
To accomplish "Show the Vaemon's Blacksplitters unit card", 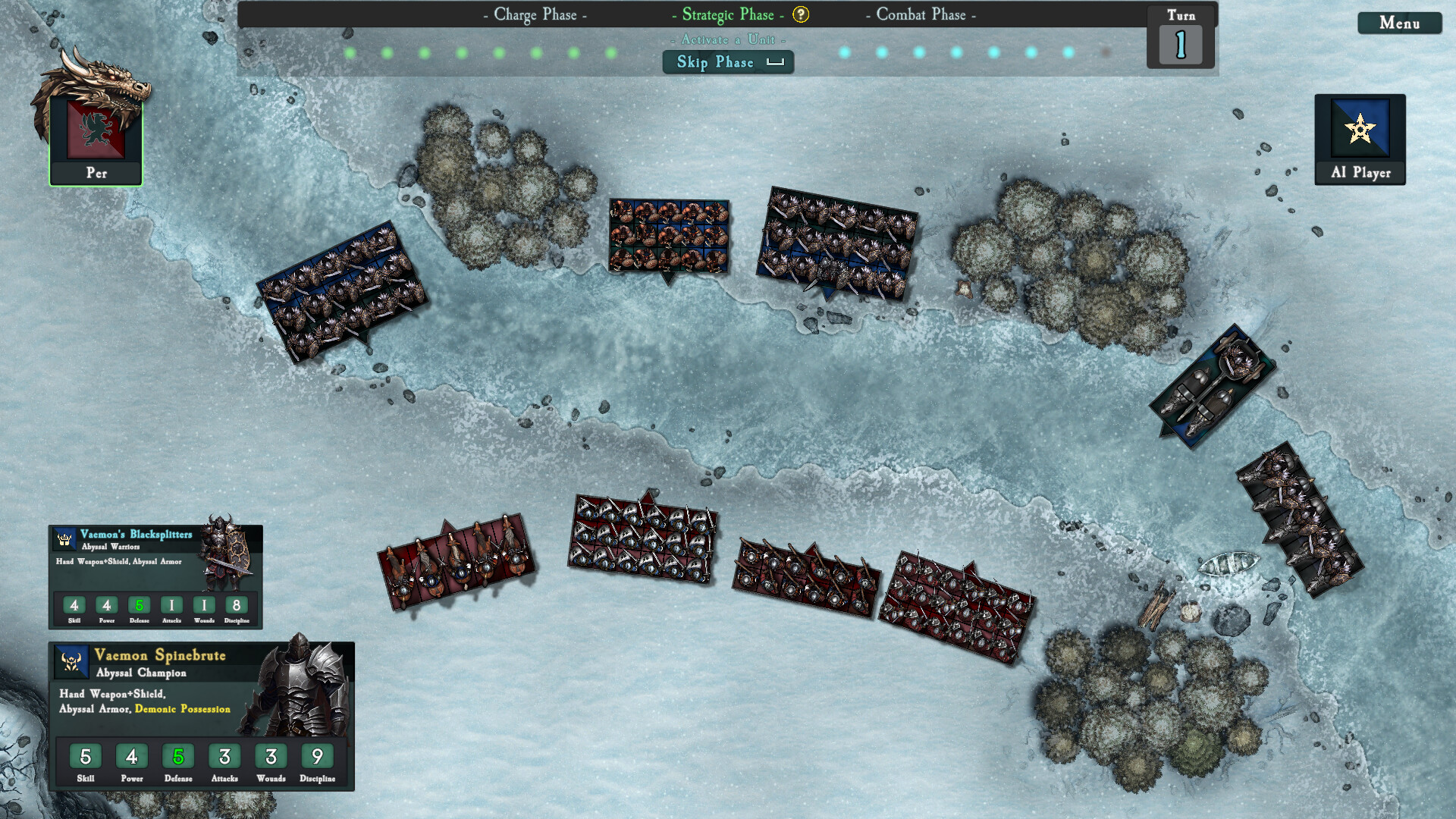I will click(155, 576).
